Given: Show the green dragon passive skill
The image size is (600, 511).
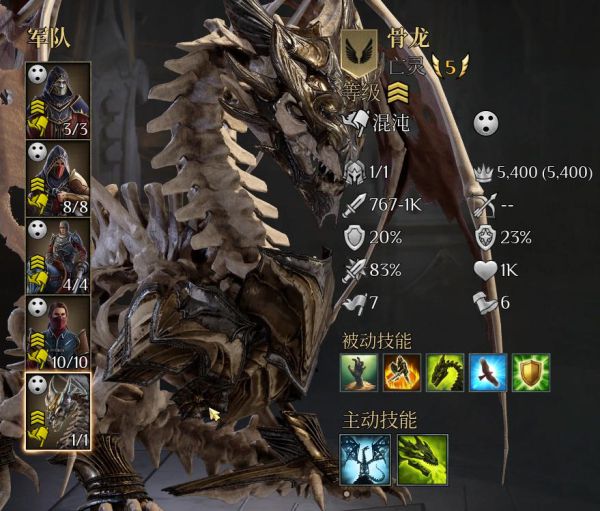Looking at the screenshot, I should click(446, 372).
